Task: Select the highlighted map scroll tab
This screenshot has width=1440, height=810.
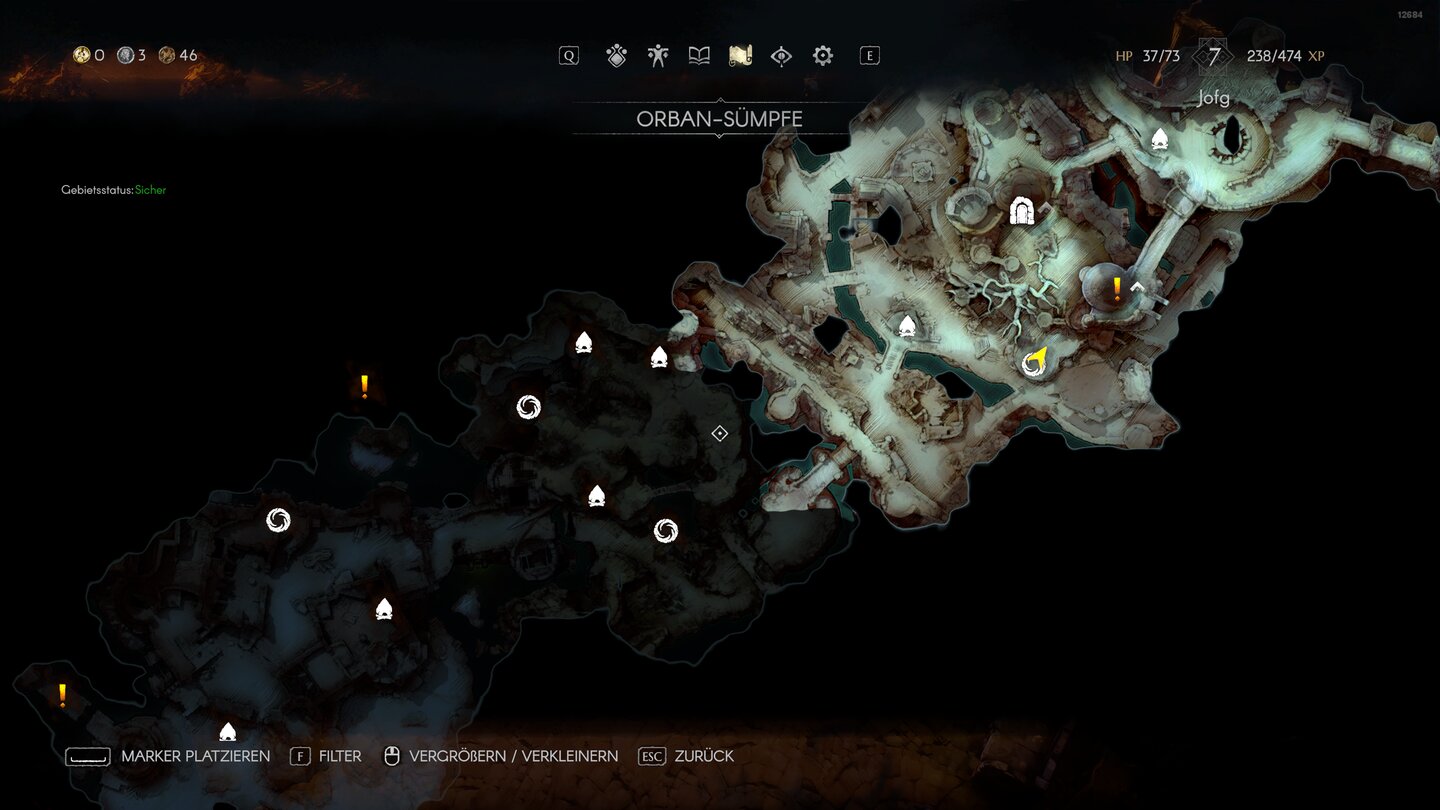Action: pyautogui.click(x=740, y=56)
